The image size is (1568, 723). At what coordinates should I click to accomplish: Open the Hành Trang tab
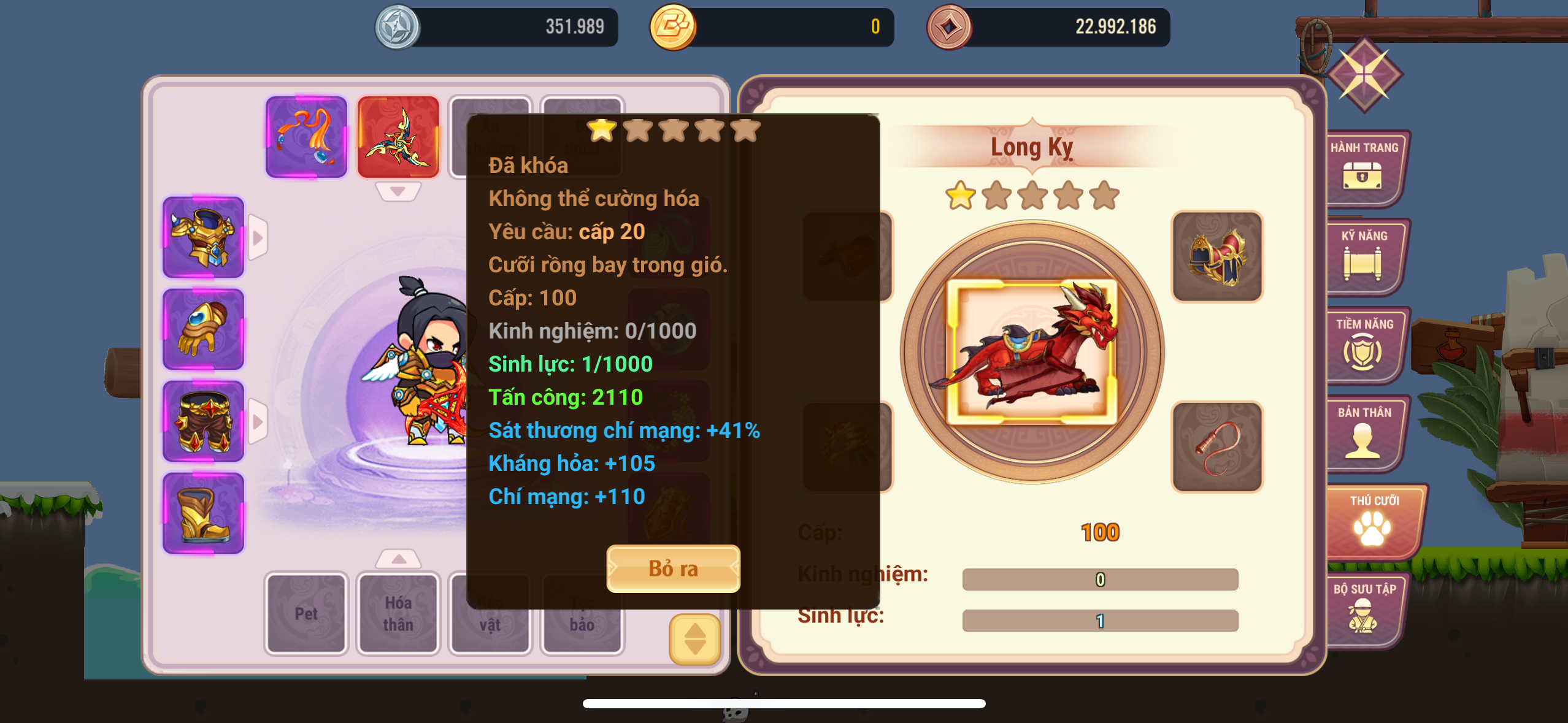tap(1364, 167)
